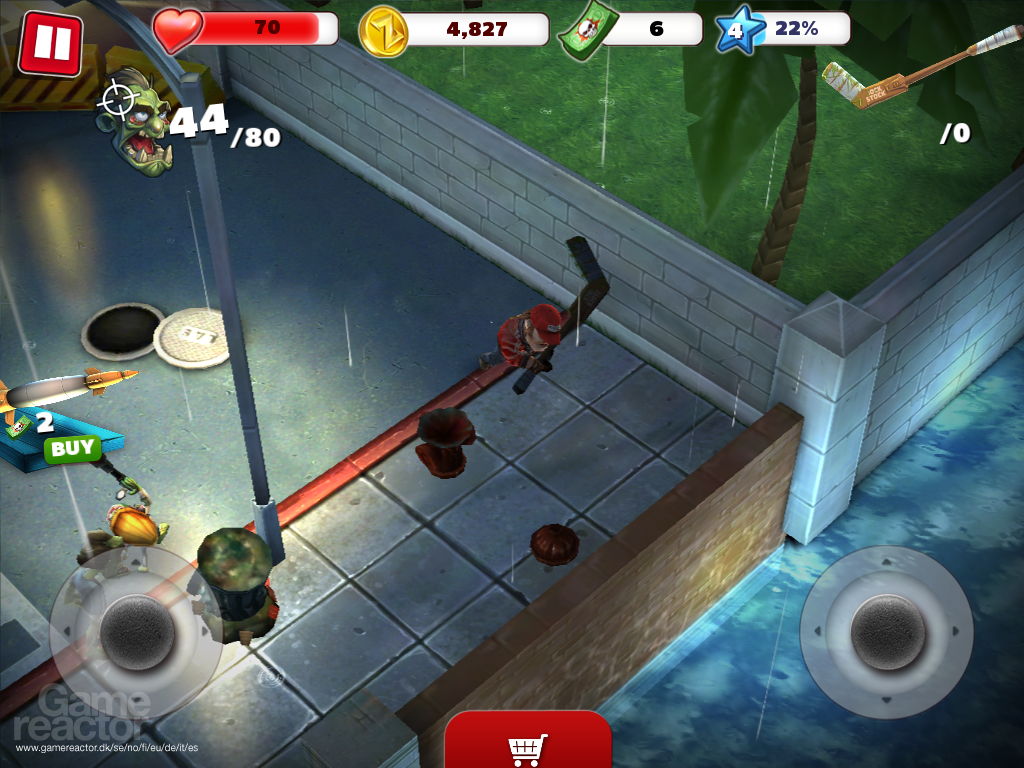
Task: Tap the left virtual movement joystick
Action: 137,632
